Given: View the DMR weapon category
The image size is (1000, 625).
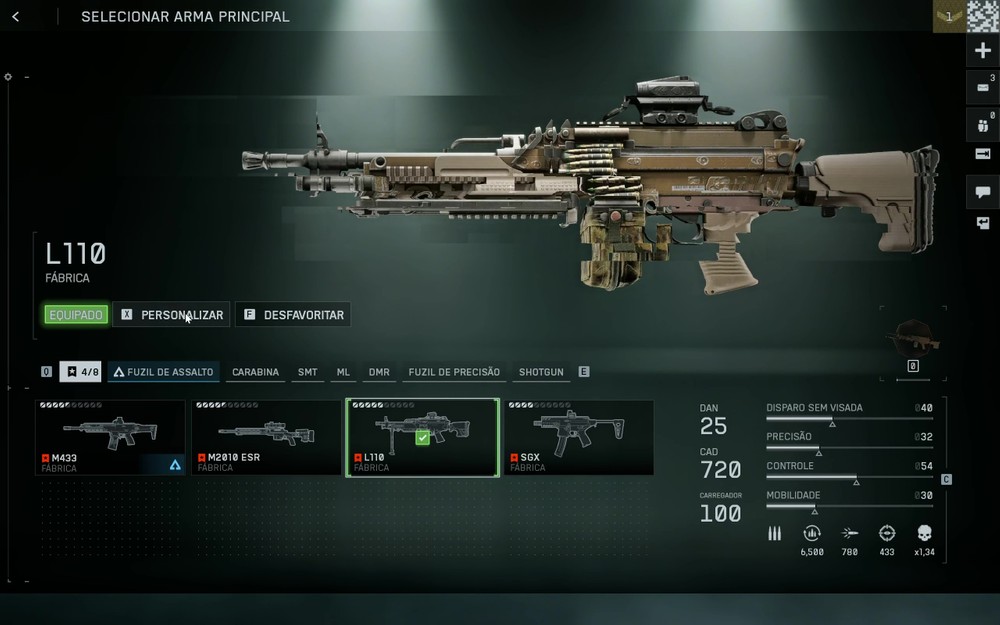Looking at the screenshot, I should point(378,372).
